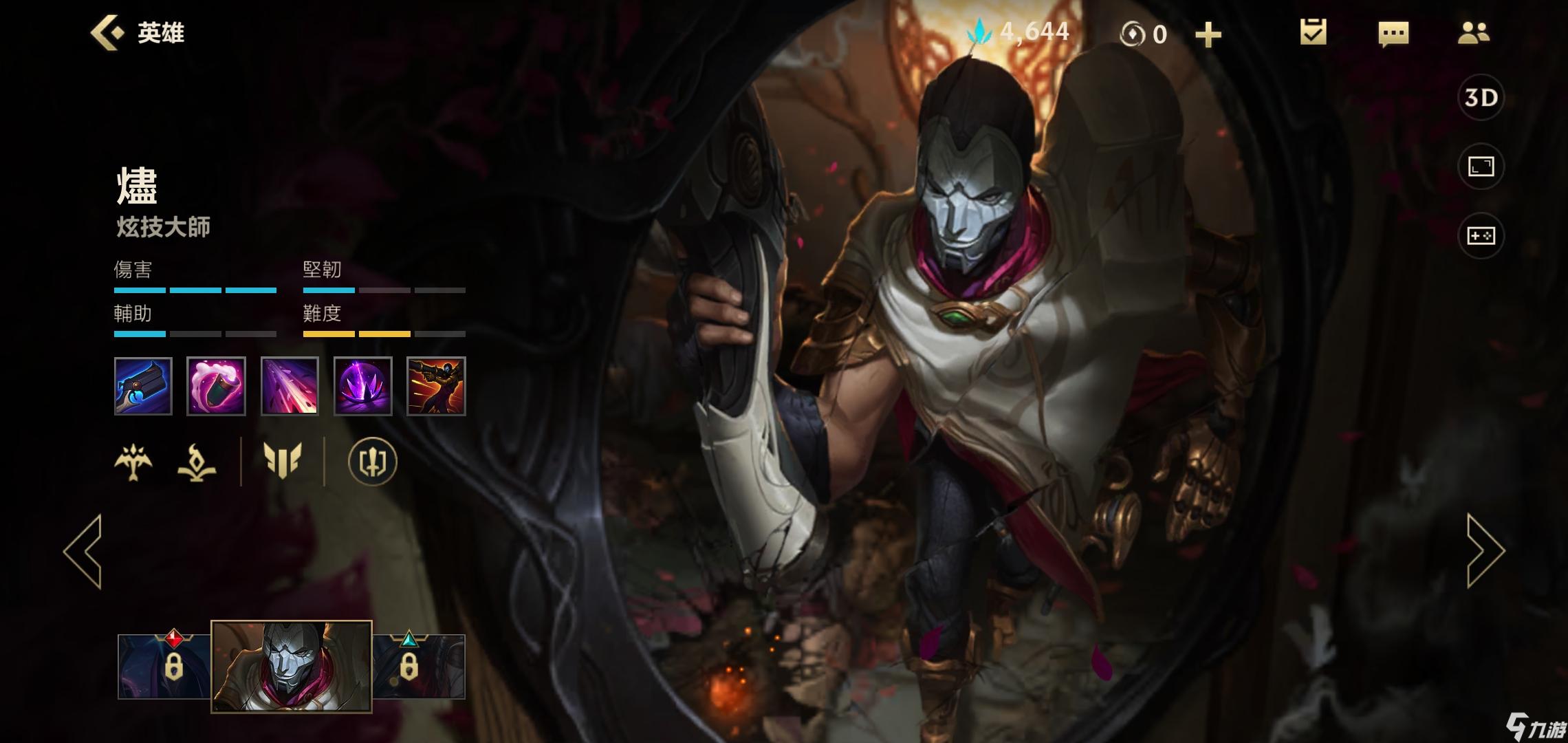Select the default Jhin skin thumbnail
The width and height of the screenshot is (1568, 743).
pyautogui.click(x=292, y=666)
